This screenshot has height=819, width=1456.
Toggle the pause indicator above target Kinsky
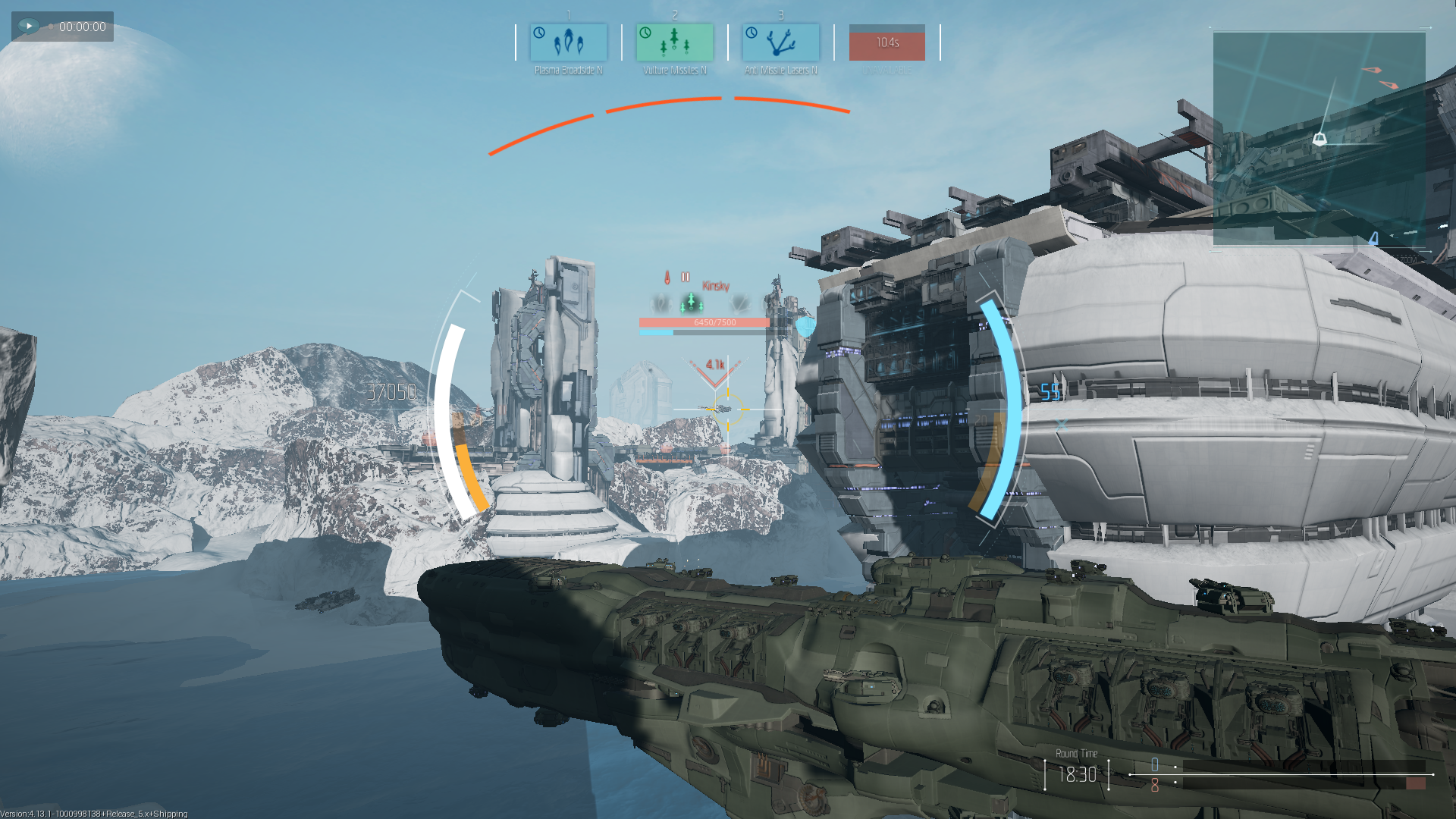686,277
